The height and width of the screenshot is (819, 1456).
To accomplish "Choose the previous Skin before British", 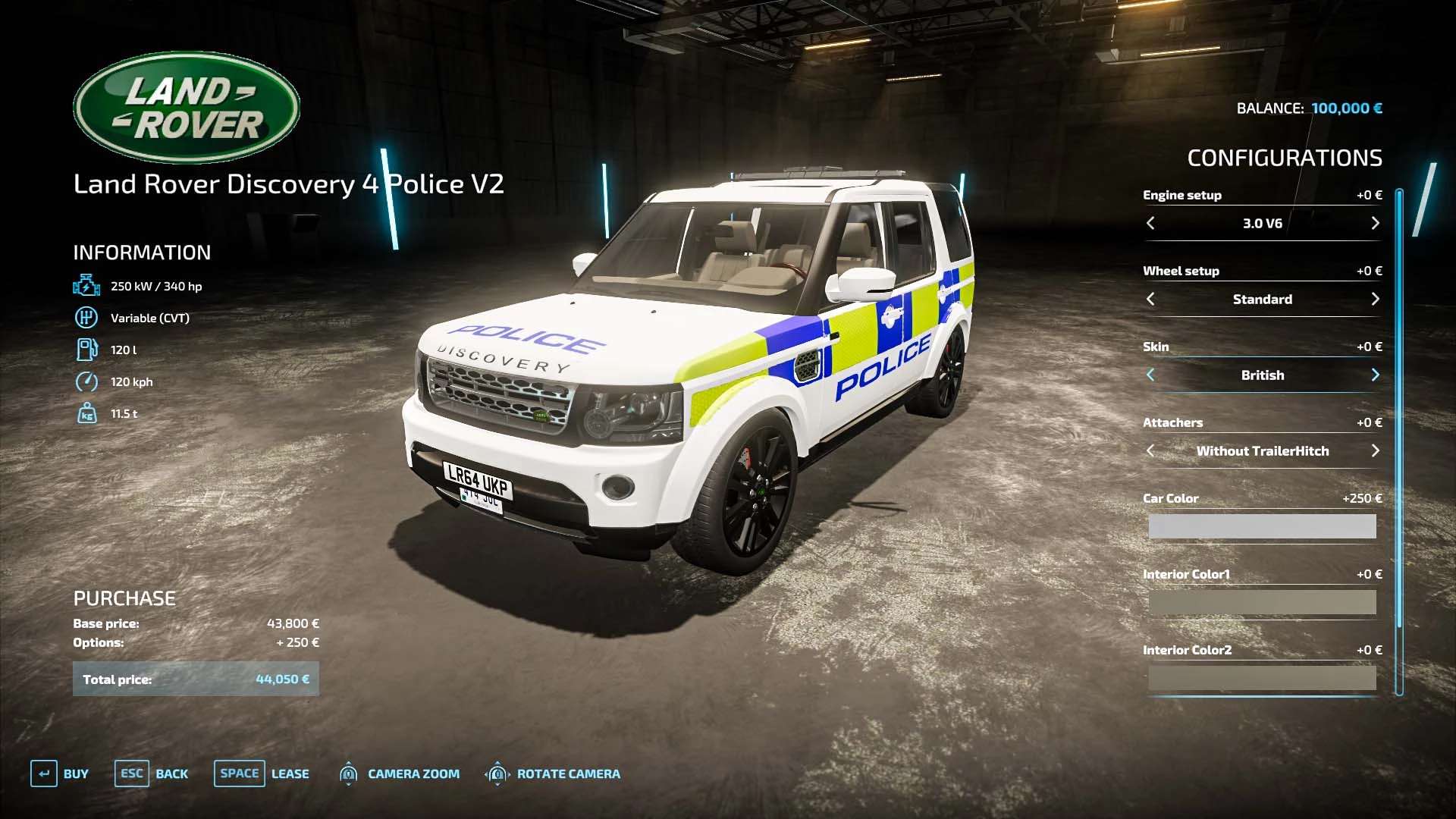I will (x=1150, y=375).
